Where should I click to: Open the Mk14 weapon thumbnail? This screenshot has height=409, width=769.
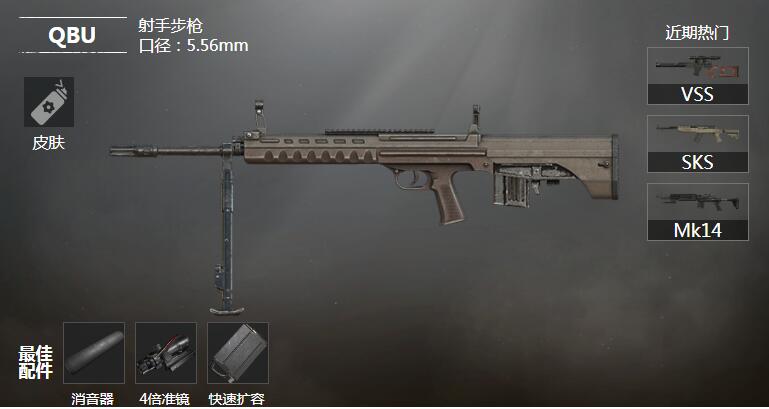(698, 212)
